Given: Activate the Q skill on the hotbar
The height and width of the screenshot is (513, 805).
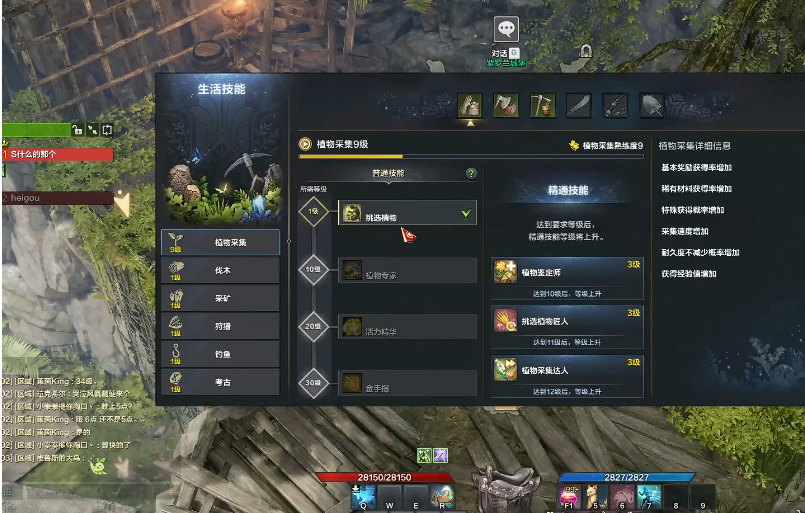Looking at the screenshot, I should coord(362,495).
